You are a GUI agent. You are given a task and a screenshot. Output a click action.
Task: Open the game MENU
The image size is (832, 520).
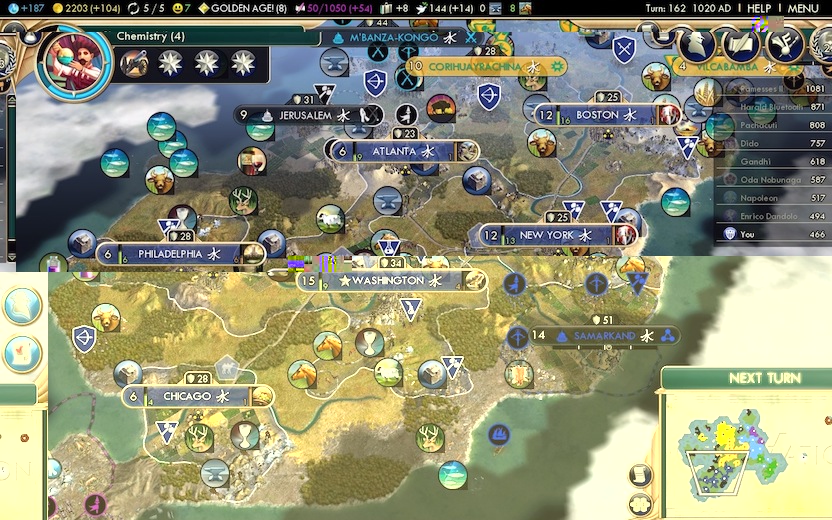pyautogui.click(x=802, y=8)
